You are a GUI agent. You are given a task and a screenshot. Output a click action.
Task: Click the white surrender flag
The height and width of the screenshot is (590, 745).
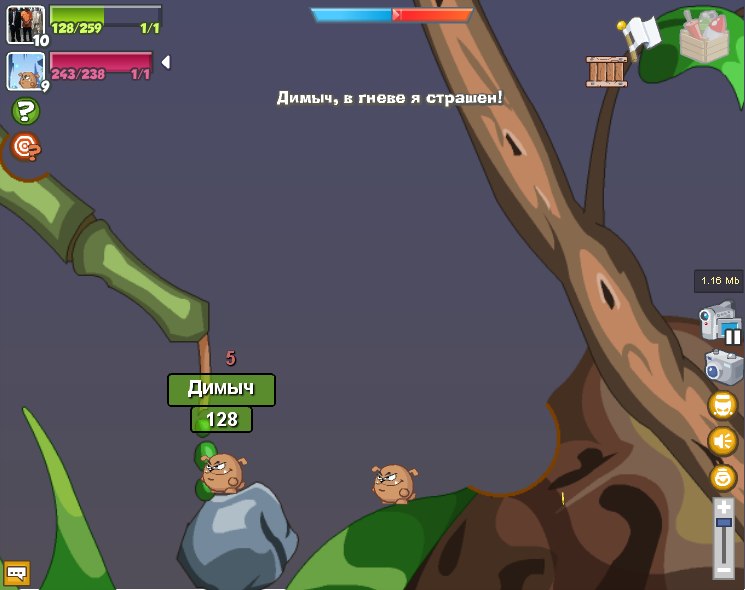(641, 34)
